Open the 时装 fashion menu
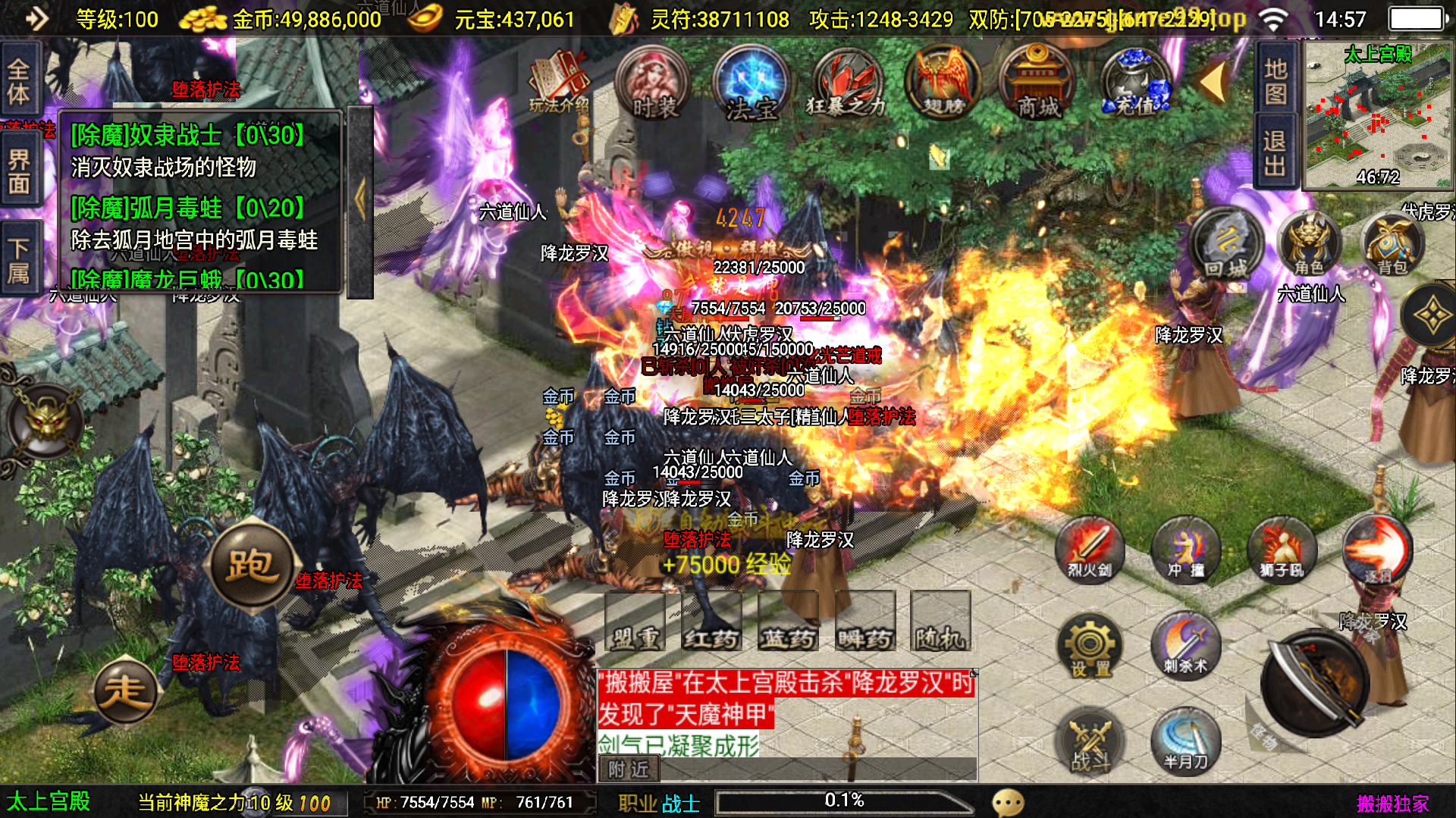This screenshot has height=818, width=1456. 653,83
